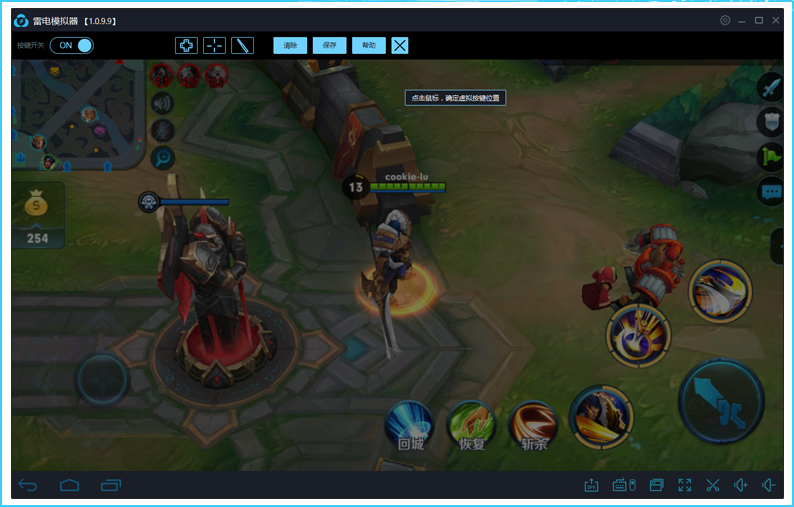Select the green flag signal icon
Image resolution: width=794 pixels, height=507 pixels.
pyautogui.click(x=771, y=155)
